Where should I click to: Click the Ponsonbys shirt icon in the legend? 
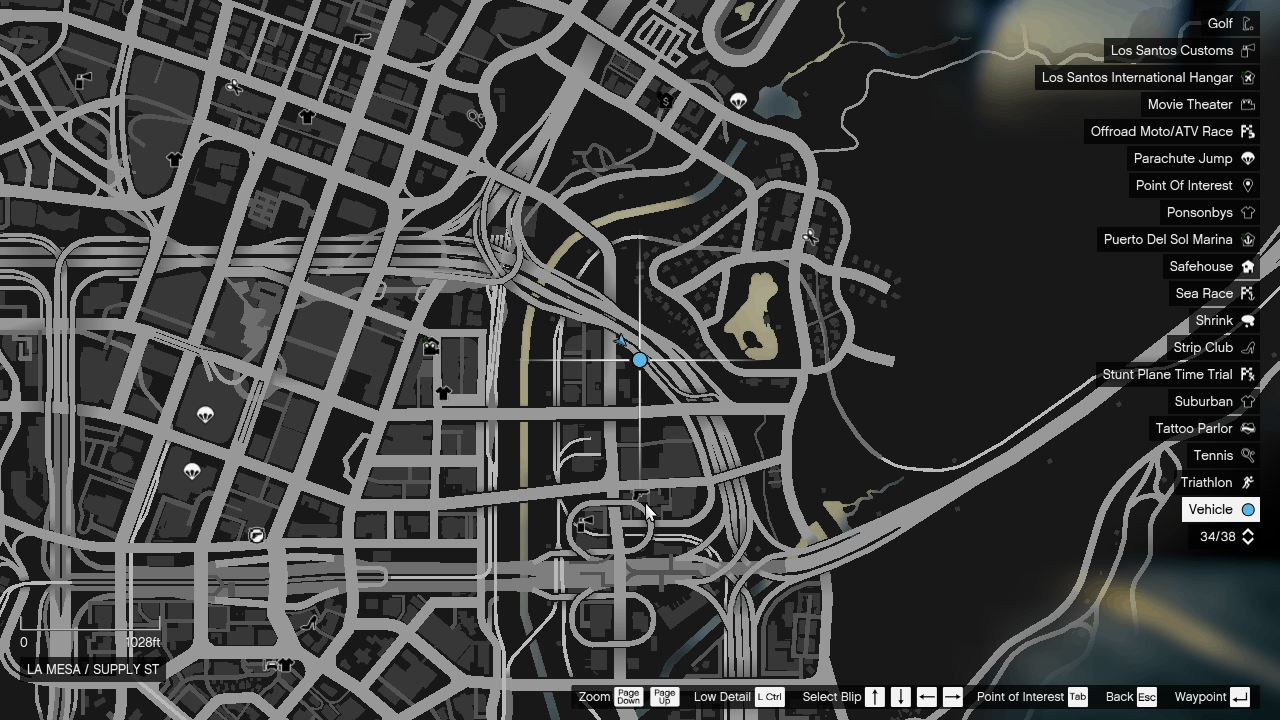tap(1247, 212)
